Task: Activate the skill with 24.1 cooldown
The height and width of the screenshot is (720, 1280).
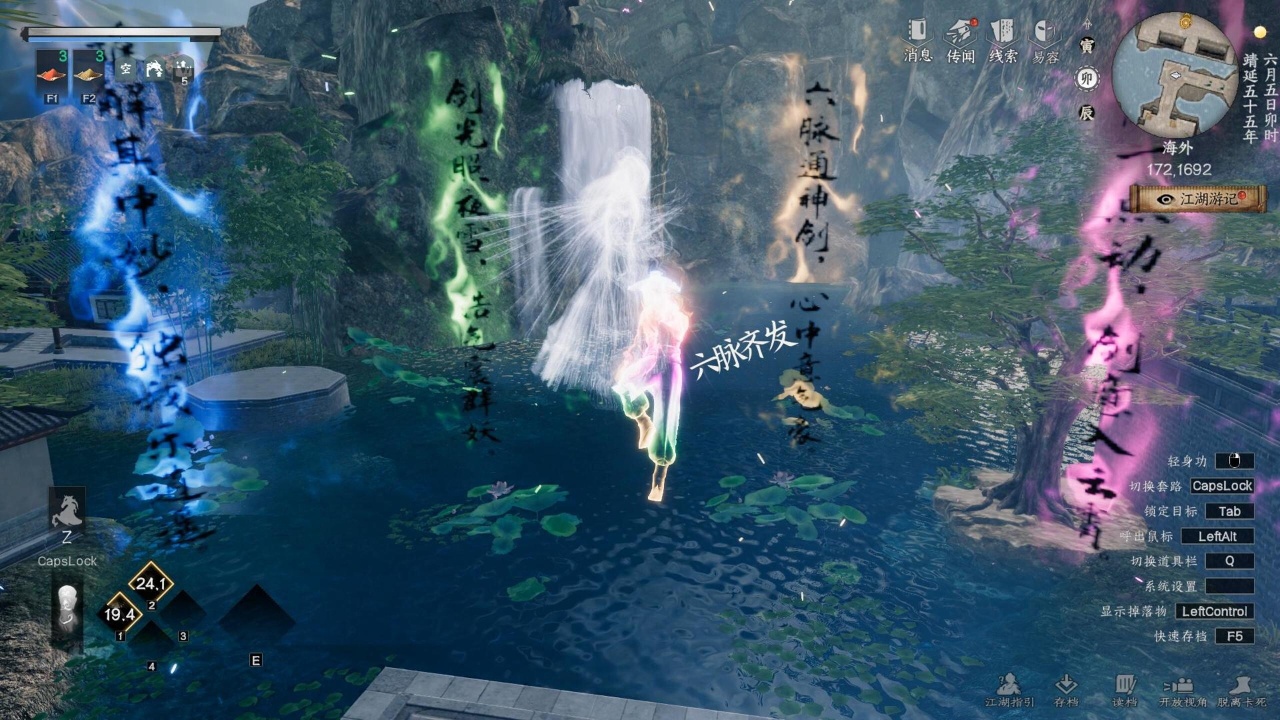Action: 151,584
